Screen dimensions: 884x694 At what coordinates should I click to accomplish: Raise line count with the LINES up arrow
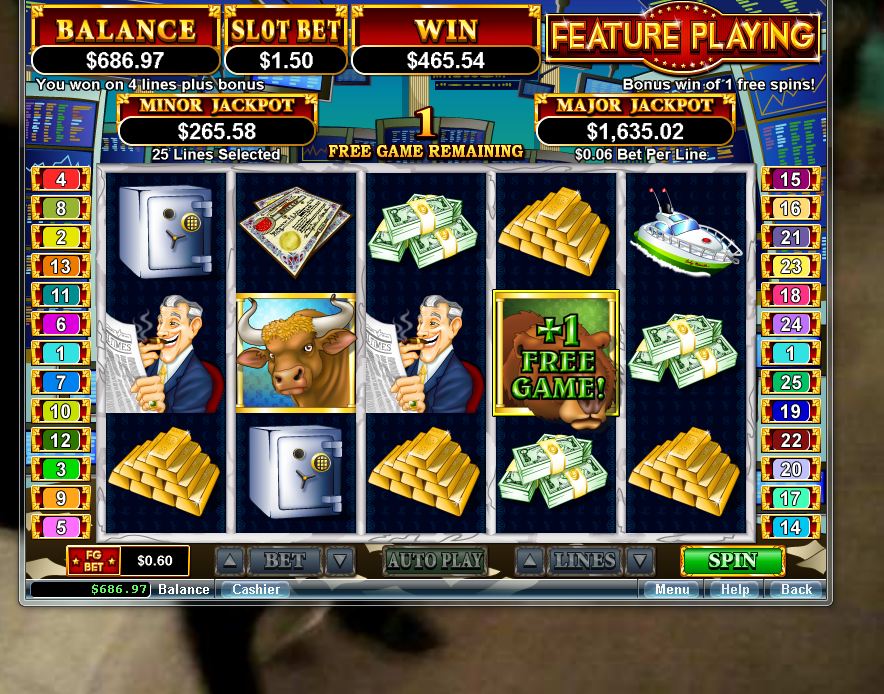[x=529, y=561]
